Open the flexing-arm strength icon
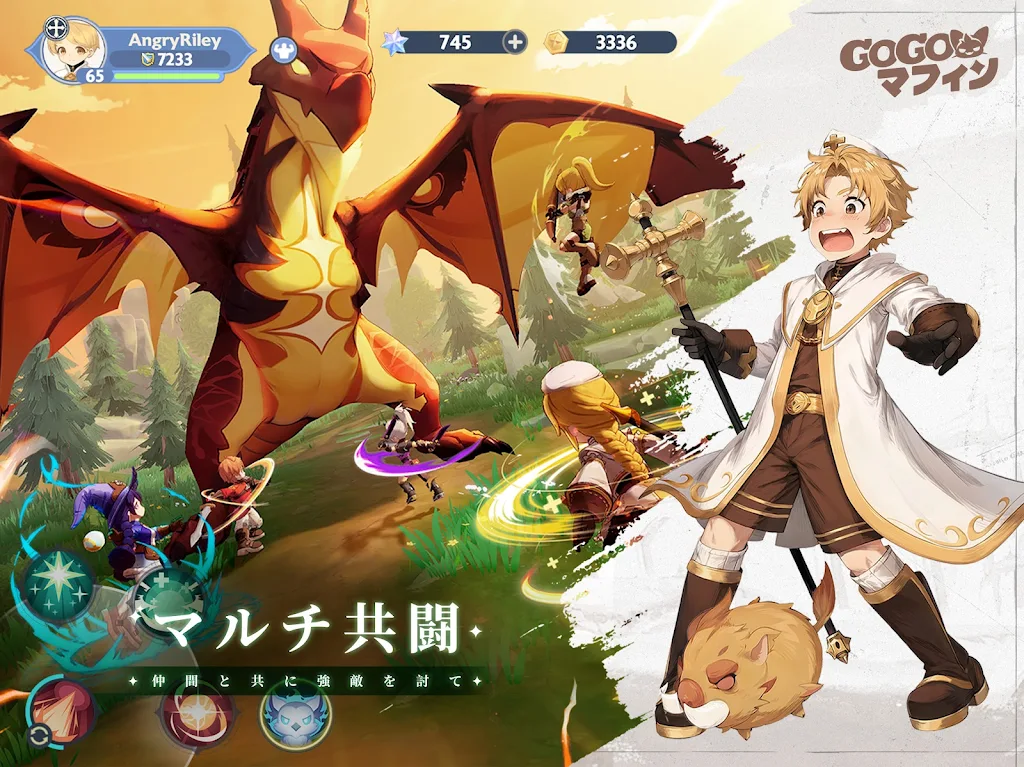 (283, 48)
